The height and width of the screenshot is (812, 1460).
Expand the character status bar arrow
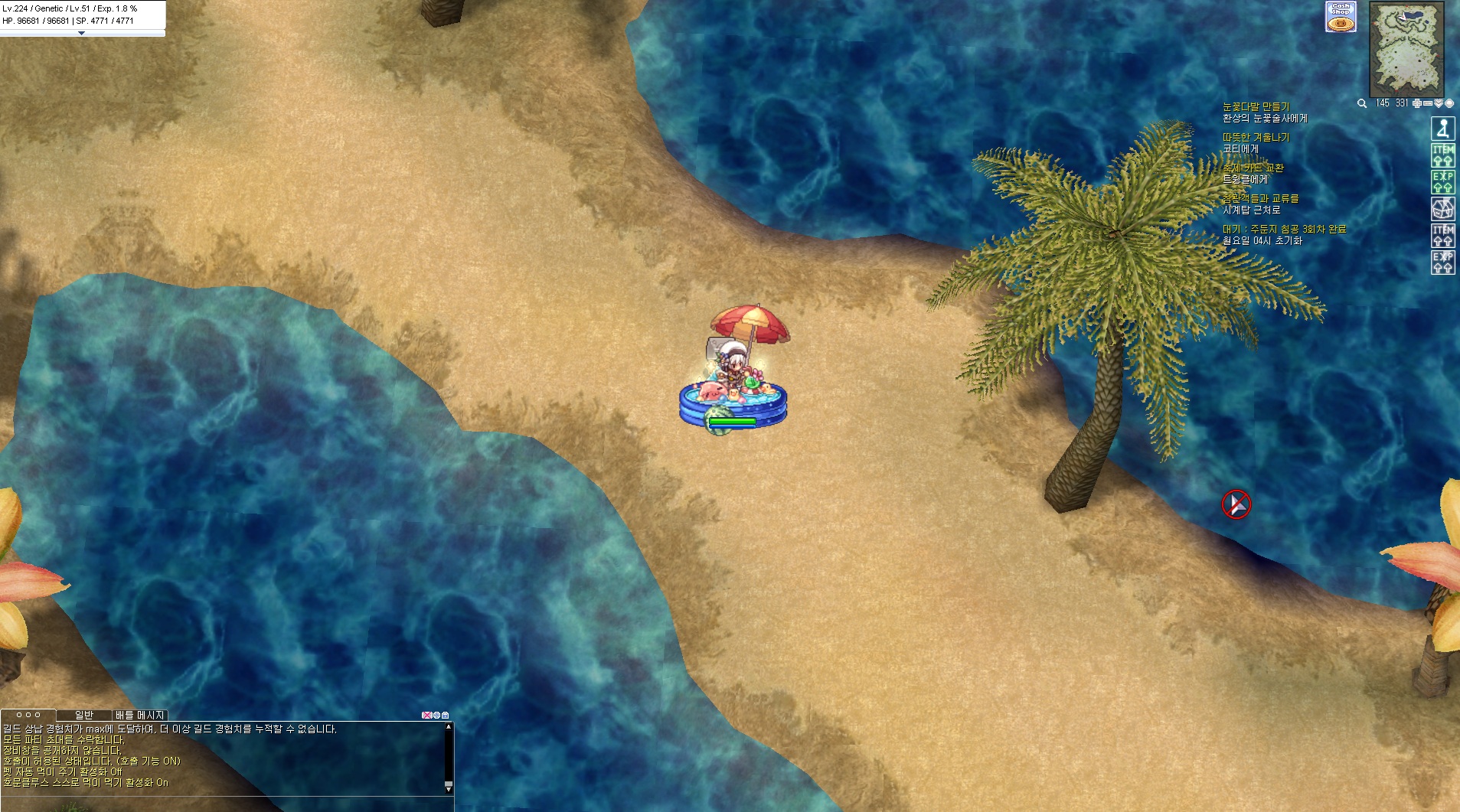[82, 34]
